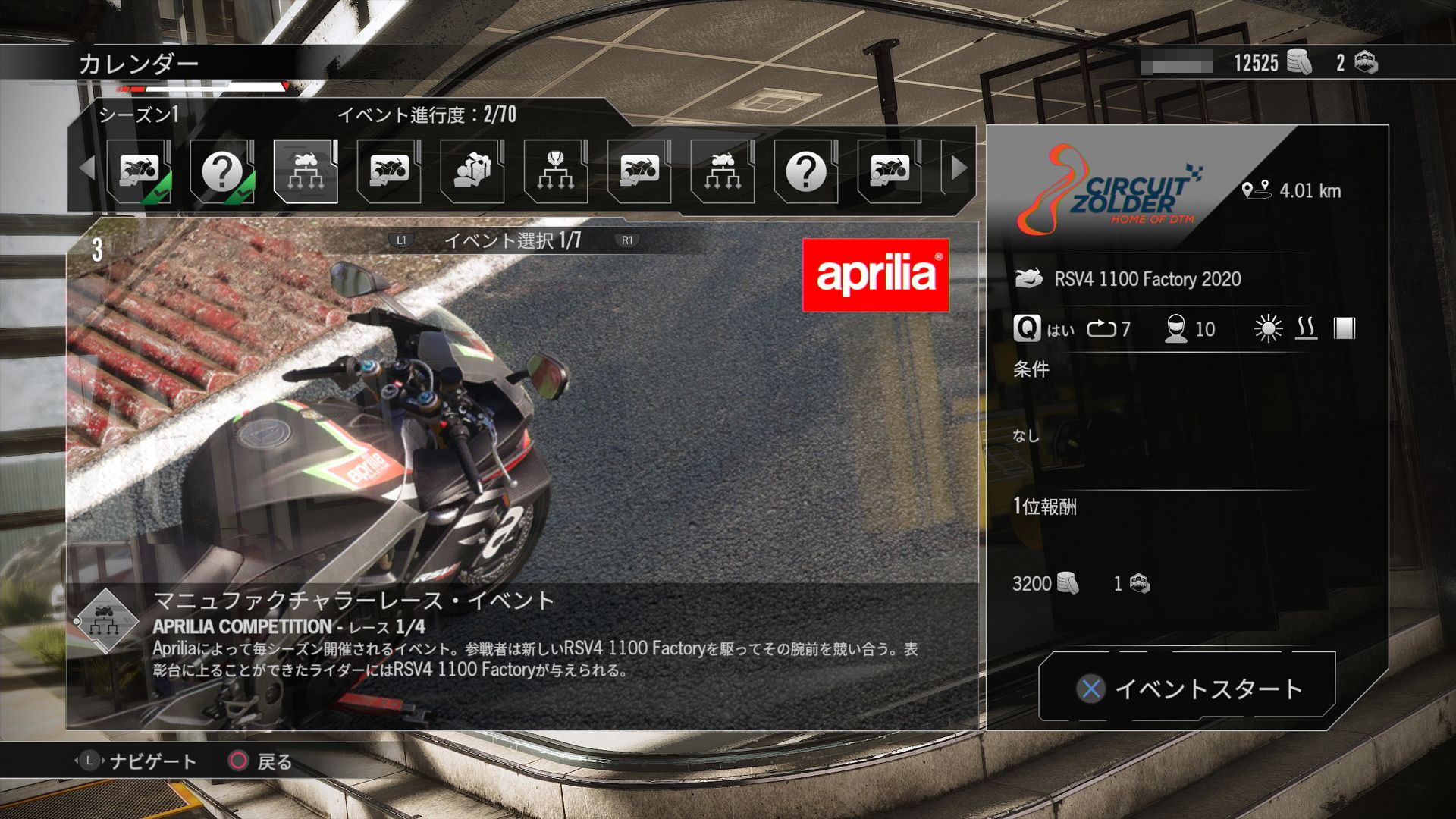Choose the highlighted motorcycle bracket event
The width and height of the screenshot is (1456, 819).
(x=306, y=171)
